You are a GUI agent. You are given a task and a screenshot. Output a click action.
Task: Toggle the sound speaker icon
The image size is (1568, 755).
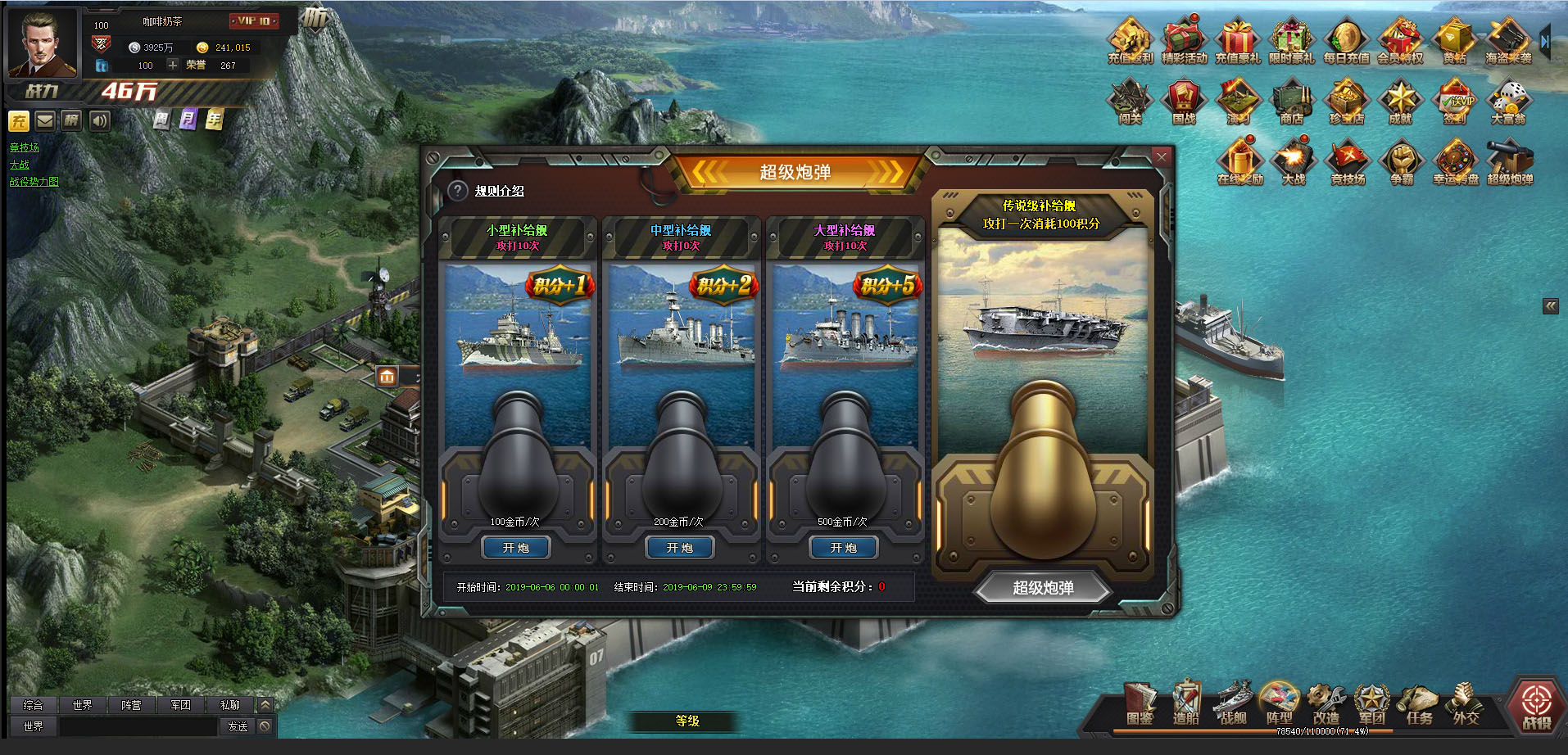(99, 121)
